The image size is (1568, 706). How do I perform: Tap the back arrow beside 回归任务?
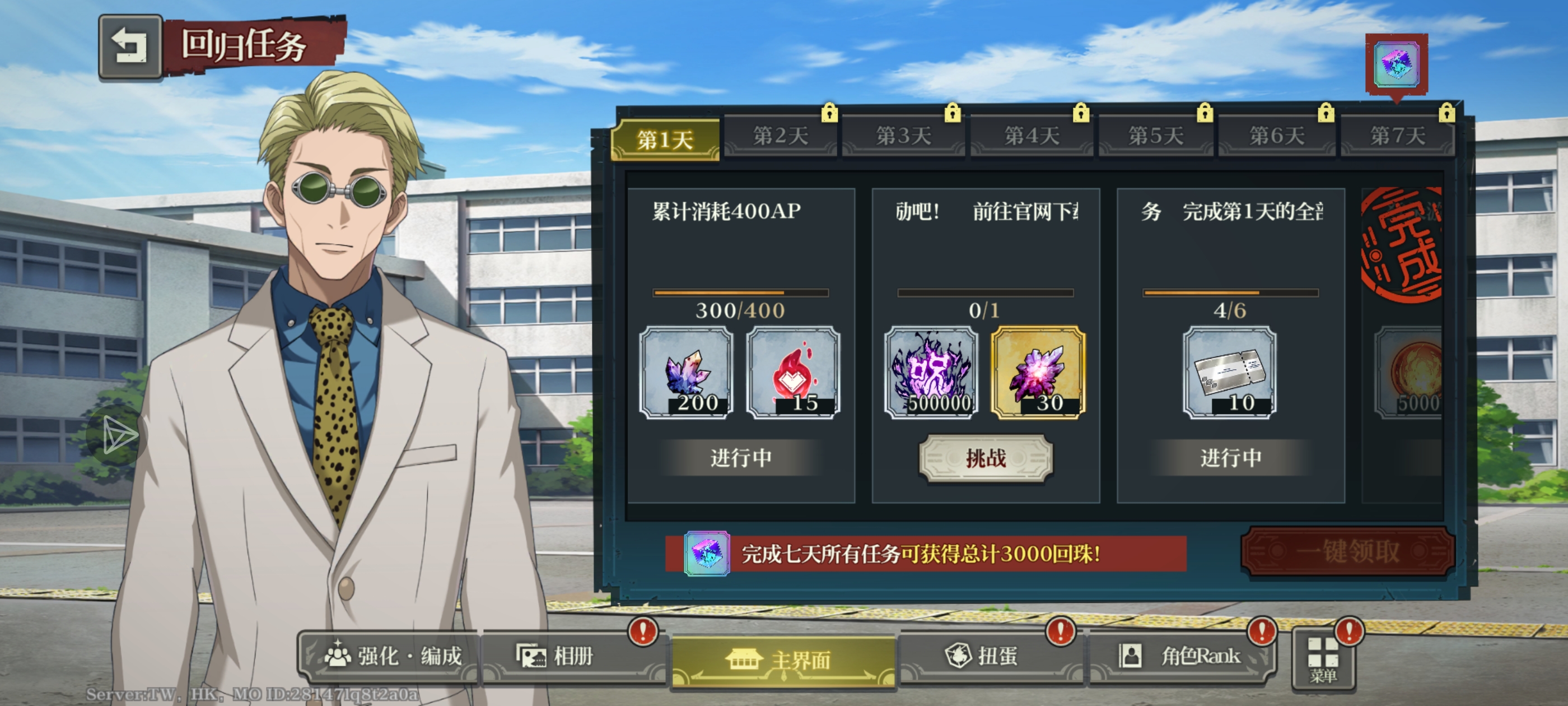click(132, 48)
